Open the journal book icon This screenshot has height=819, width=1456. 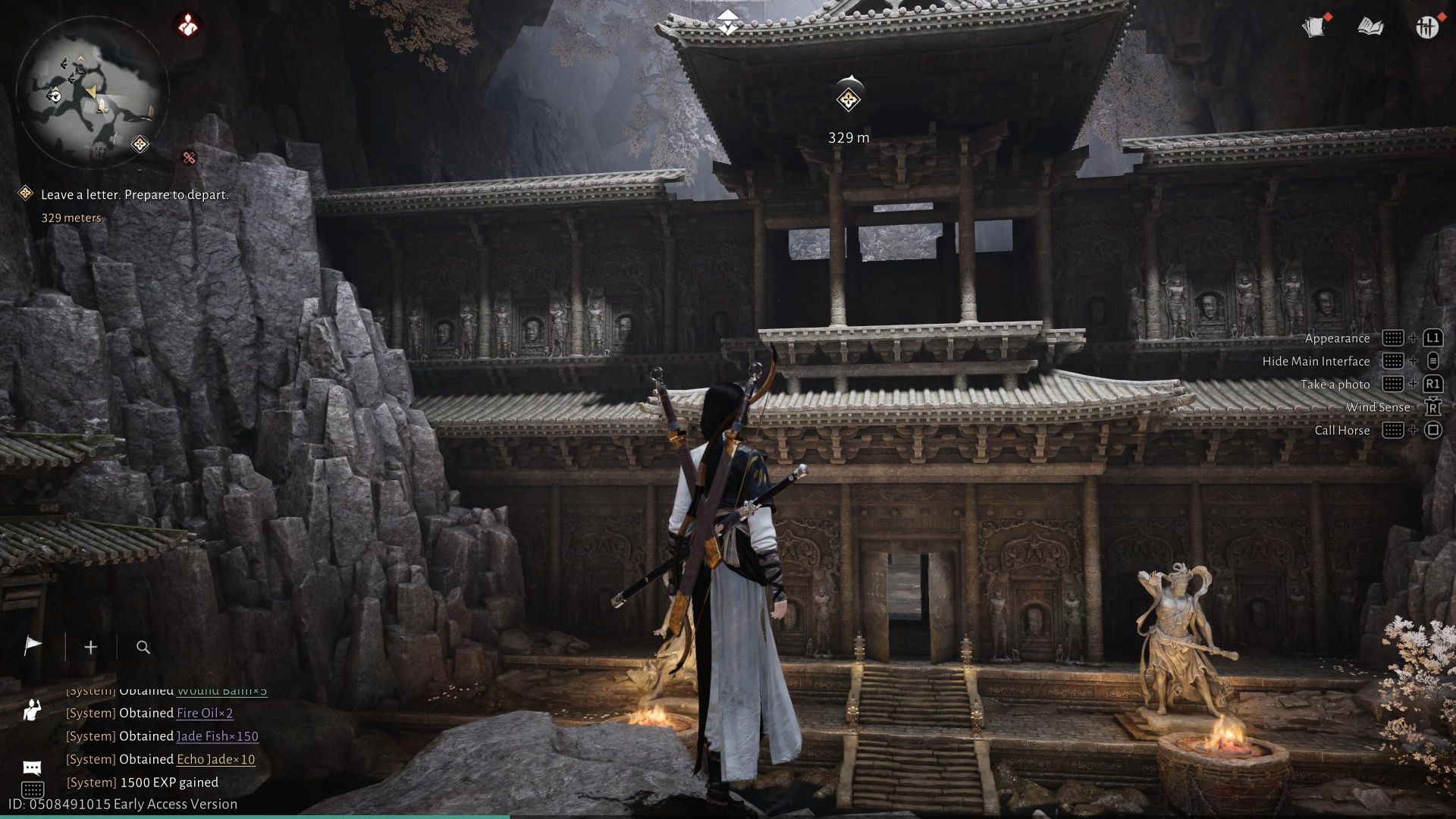pos(1370,27)
